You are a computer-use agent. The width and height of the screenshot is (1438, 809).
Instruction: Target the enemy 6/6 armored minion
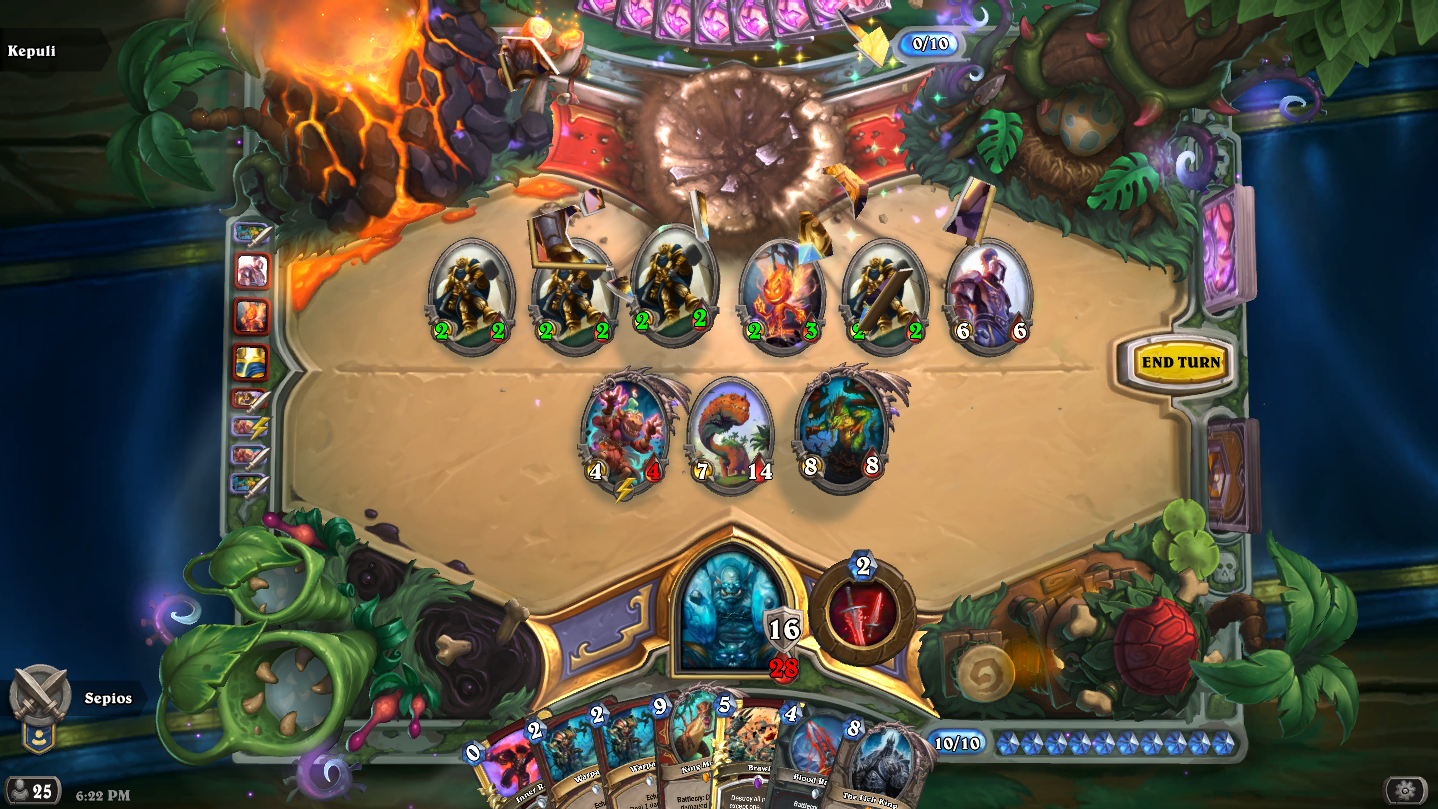[988, 295]
